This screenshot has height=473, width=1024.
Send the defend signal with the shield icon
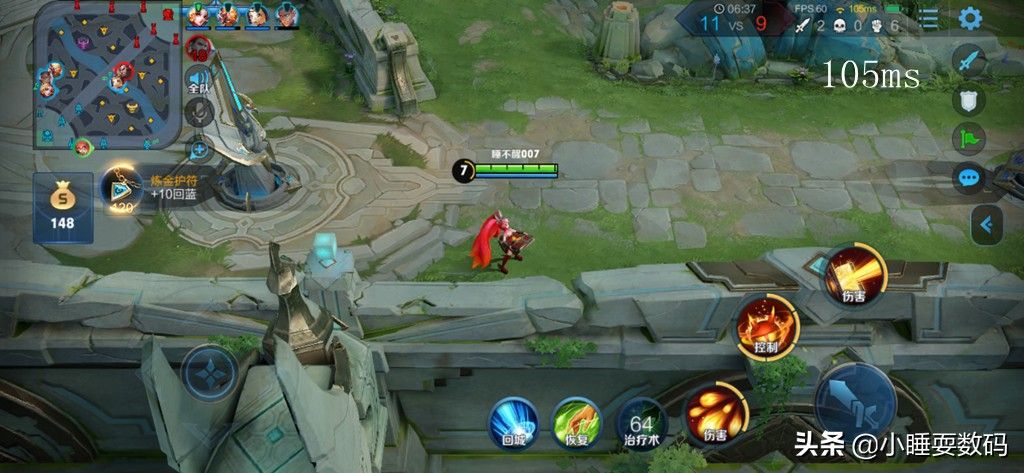coord(969,100)
